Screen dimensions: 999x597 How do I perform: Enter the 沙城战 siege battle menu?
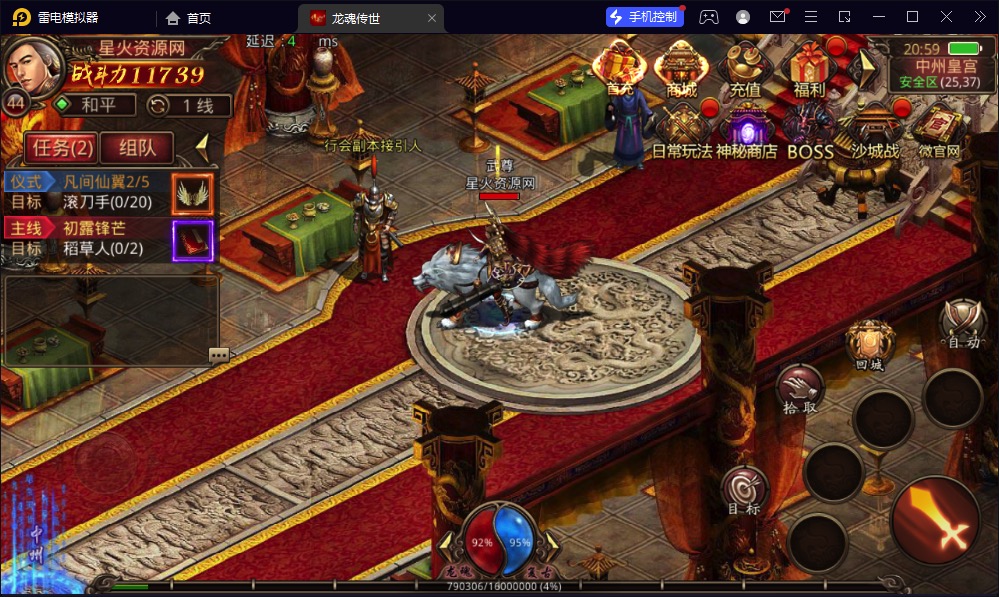point(875,132)
